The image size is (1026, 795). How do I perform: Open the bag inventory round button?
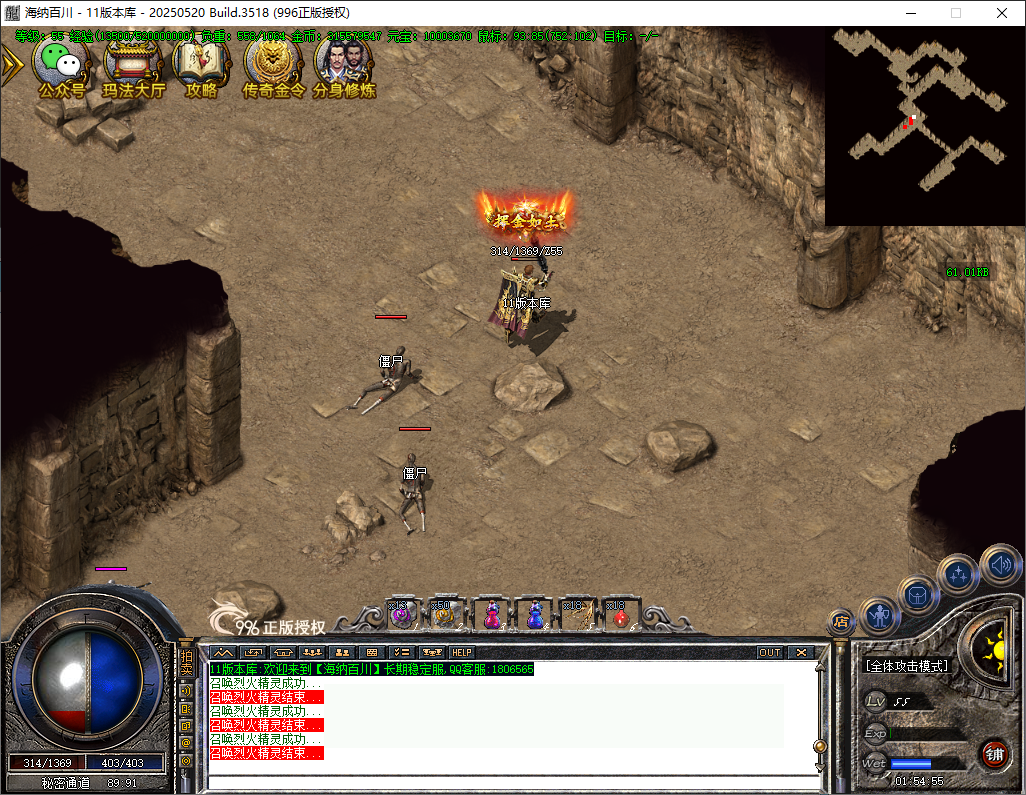point(917,595)
